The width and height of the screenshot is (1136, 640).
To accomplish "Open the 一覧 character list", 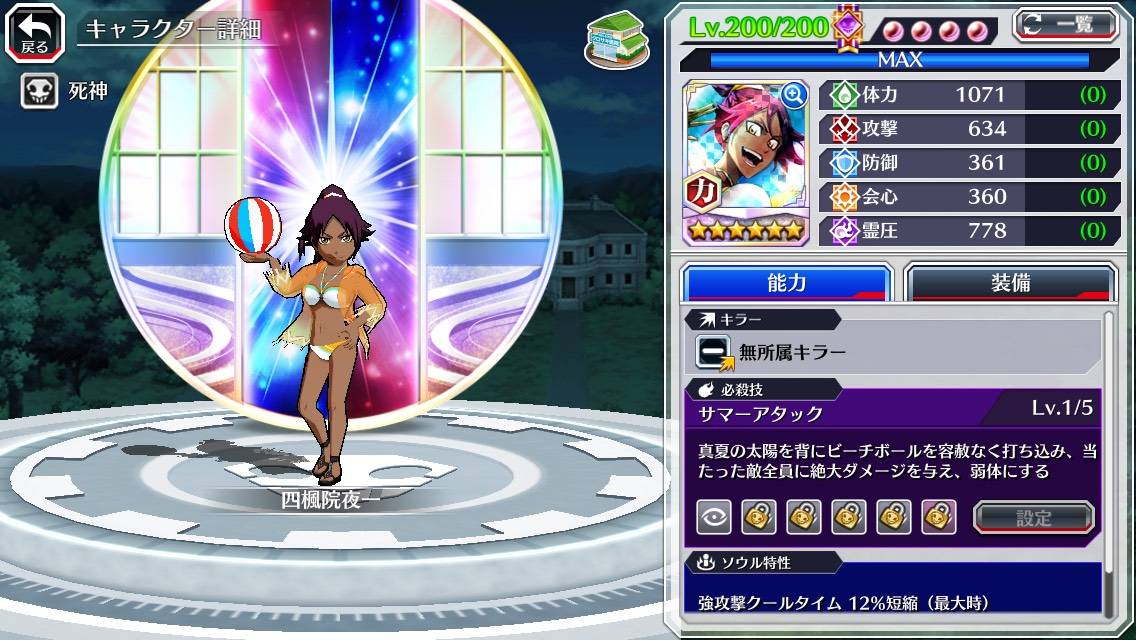I will (x=1065, y=24).
